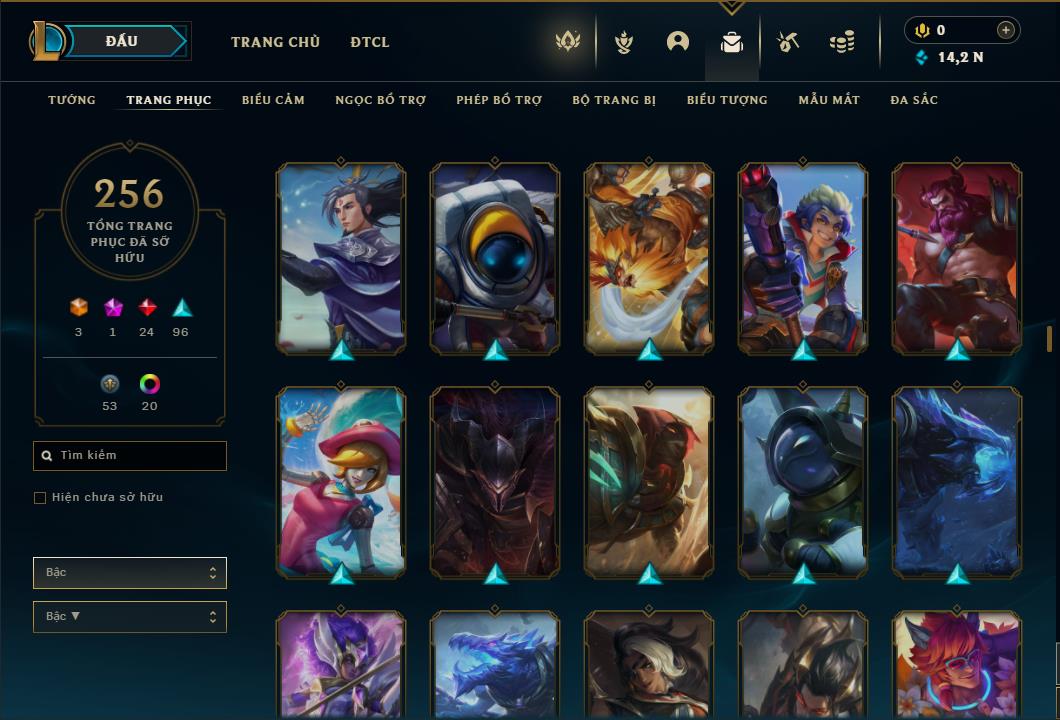Open the BỘ TRANG BỊ tab
The height and width of the screenshot is (720, 1060).
614,100
